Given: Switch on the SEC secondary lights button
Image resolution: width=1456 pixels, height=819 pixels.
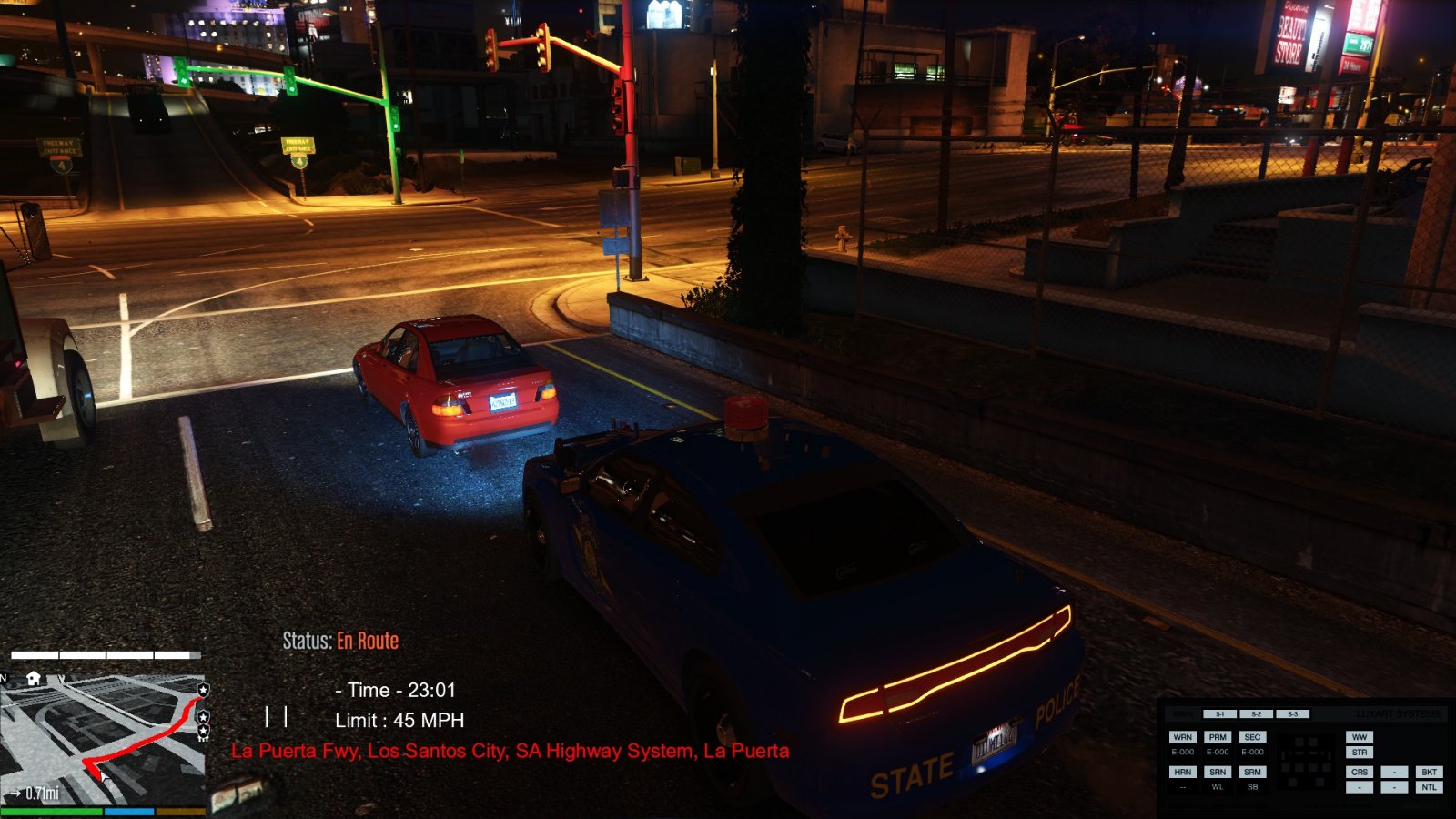Looking at the screenshot, I should (x=1252, y=737).
